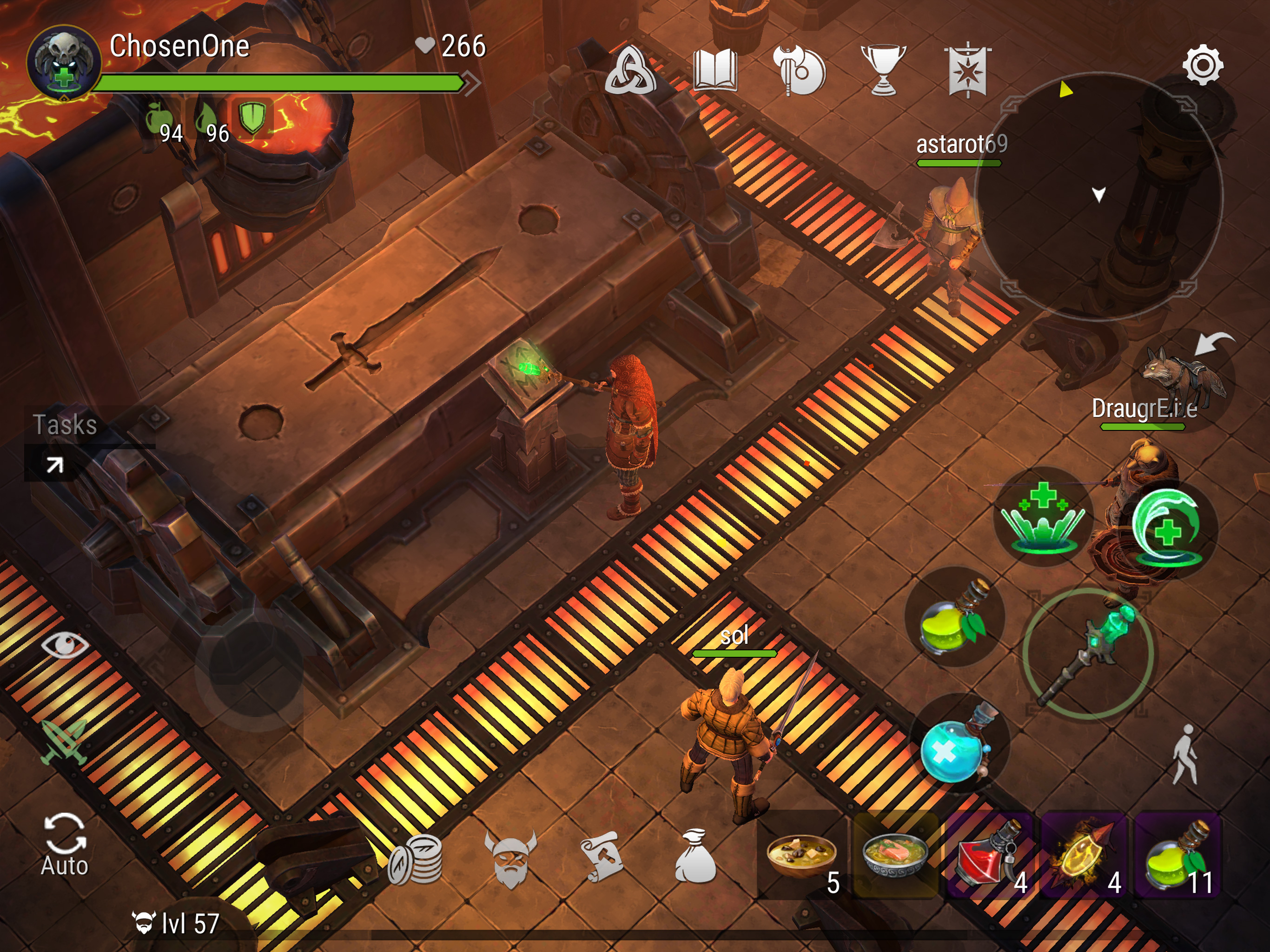The width and height of the screenshot is (1270, 952).
Task: Open the banner with star icon
Action: point(967,71)
